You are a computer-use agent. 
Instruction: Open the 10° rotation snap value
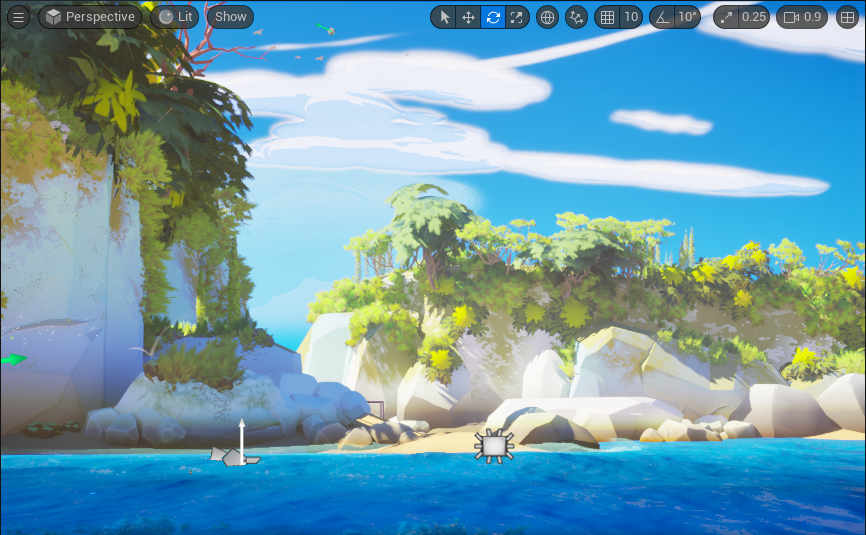pyautogui.click(x=687, y=17)
